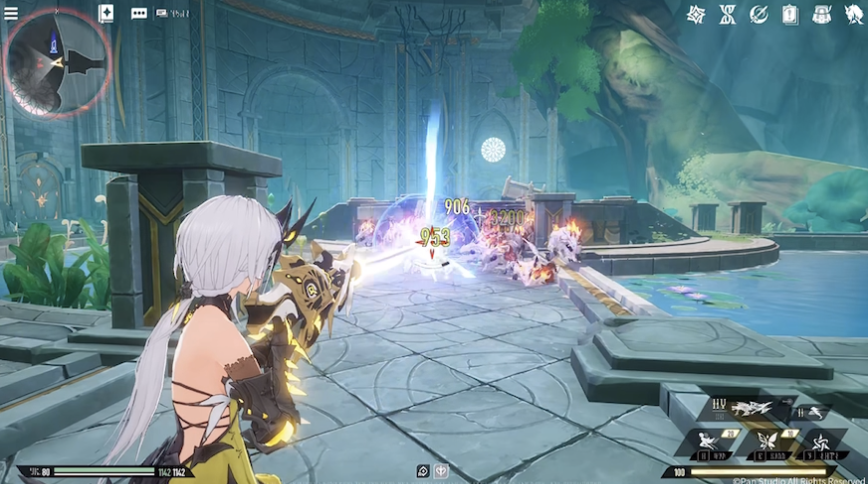Open the quest card with exclamation mark

click(790, 14)
